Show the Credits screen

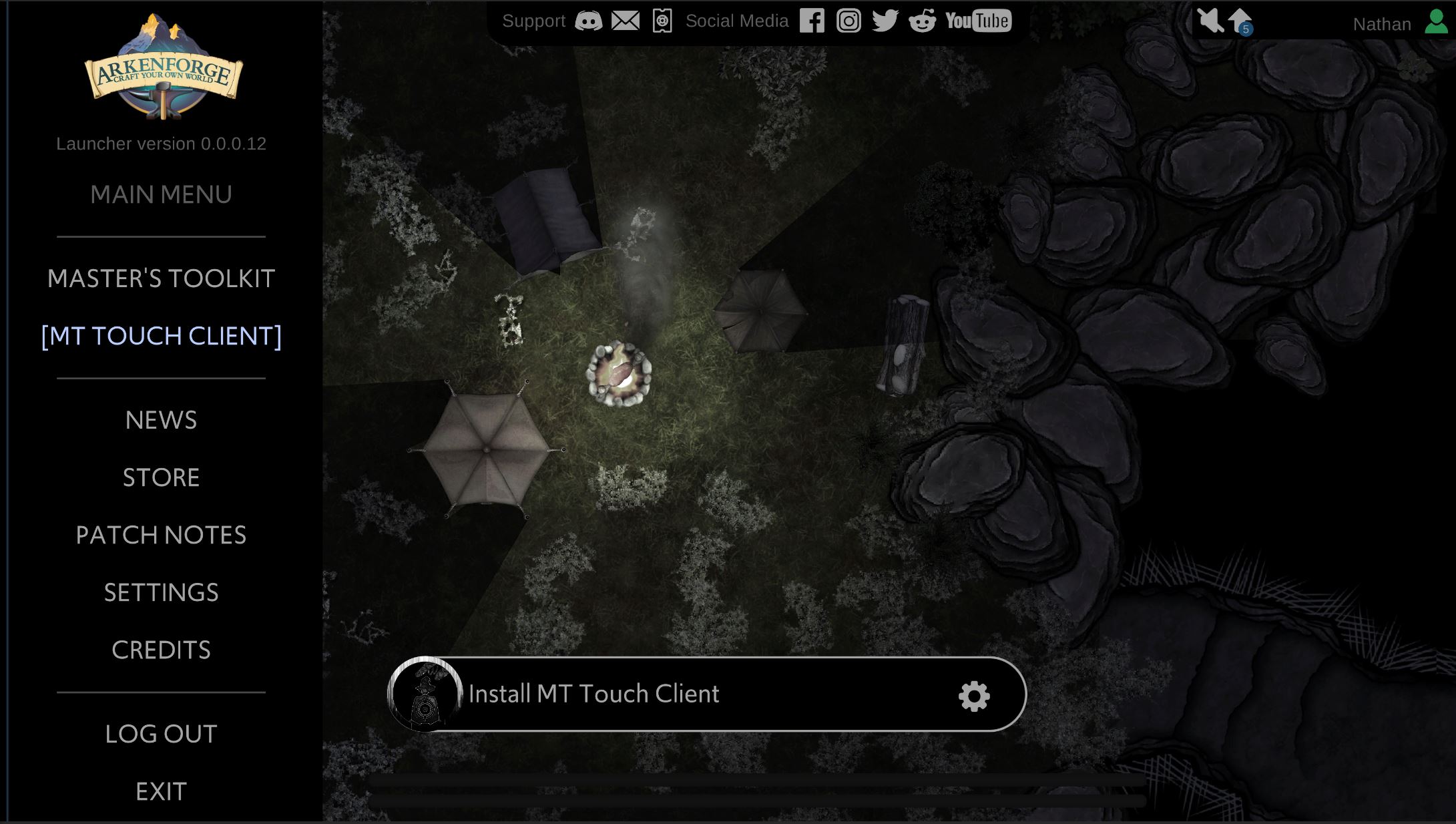click(x=161, y=650)
